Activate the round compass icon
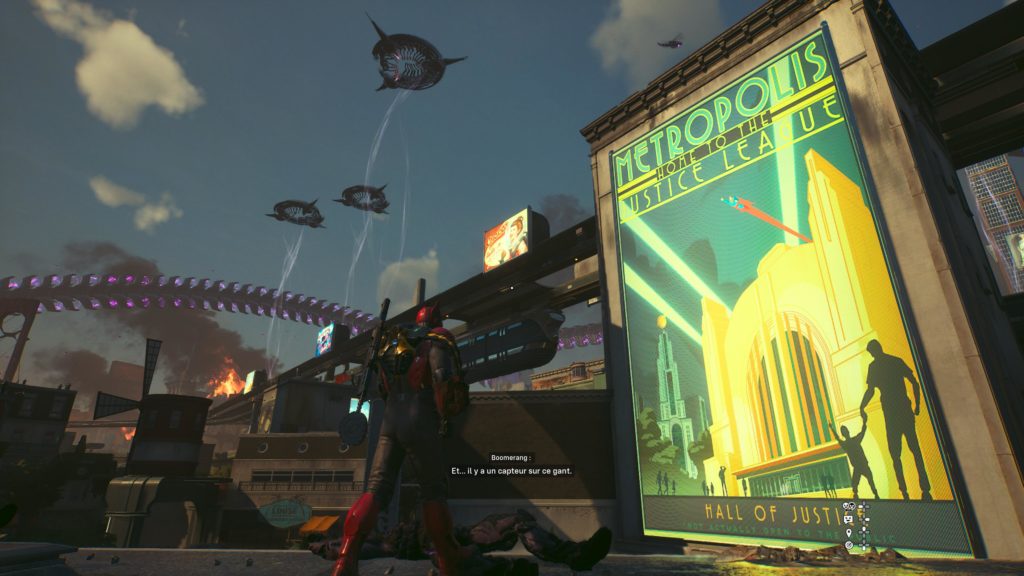The image size is (1024, 576). coord(849,545)
